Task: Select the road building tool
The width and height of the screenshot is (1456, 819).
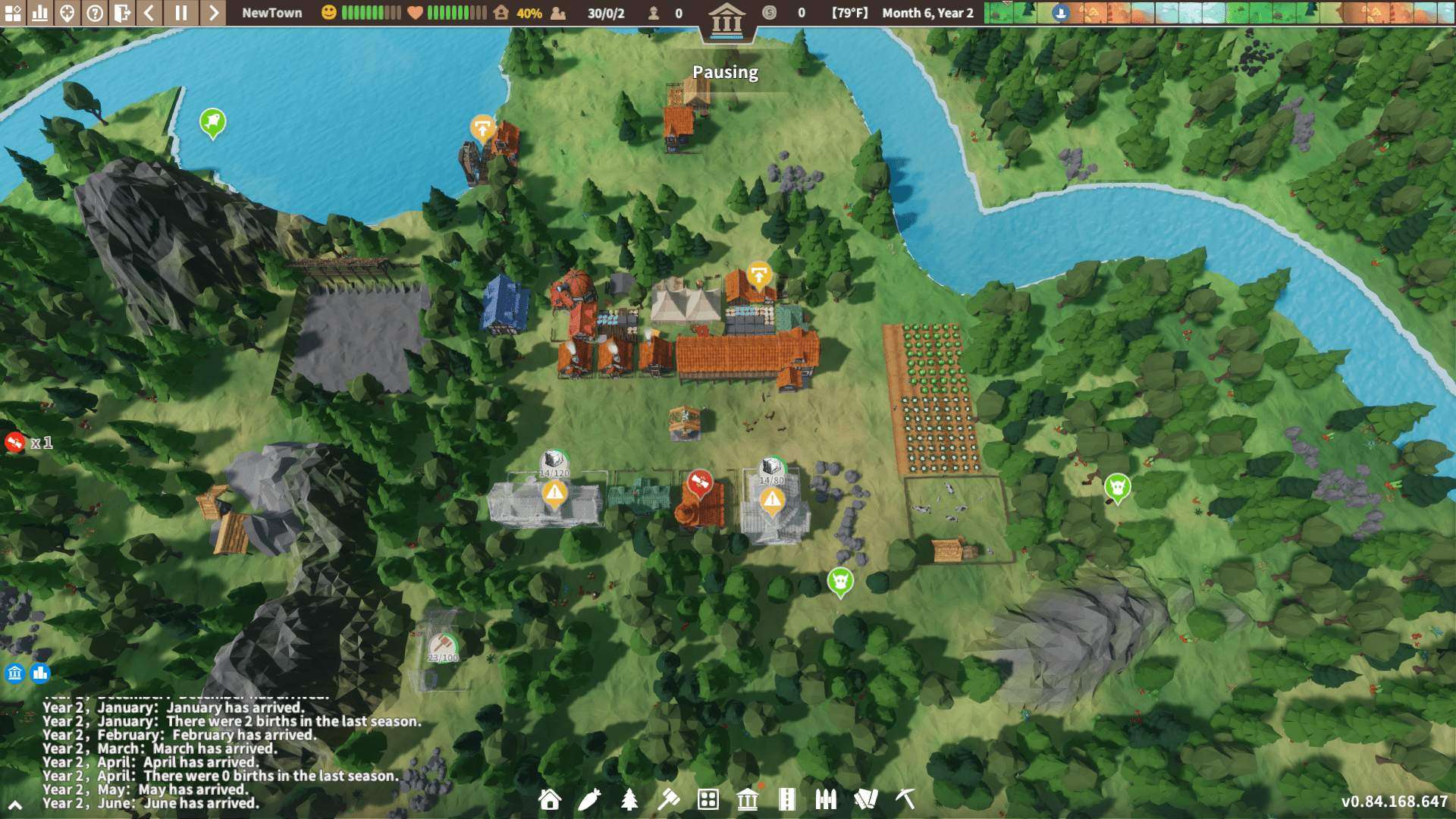Action: (x=789, y=800)
